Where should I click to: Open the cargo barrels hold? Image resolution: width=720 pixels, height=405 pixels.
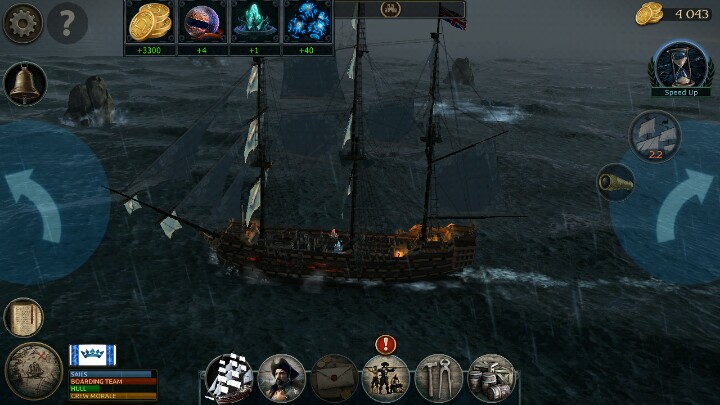490,378
